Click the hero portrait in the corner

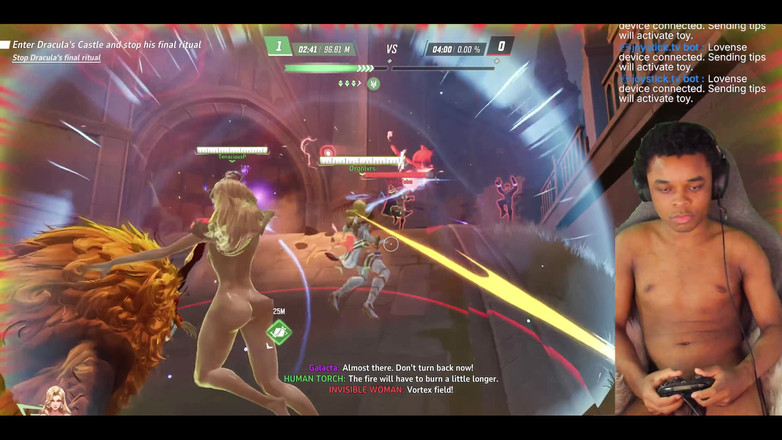pos(56,401)
